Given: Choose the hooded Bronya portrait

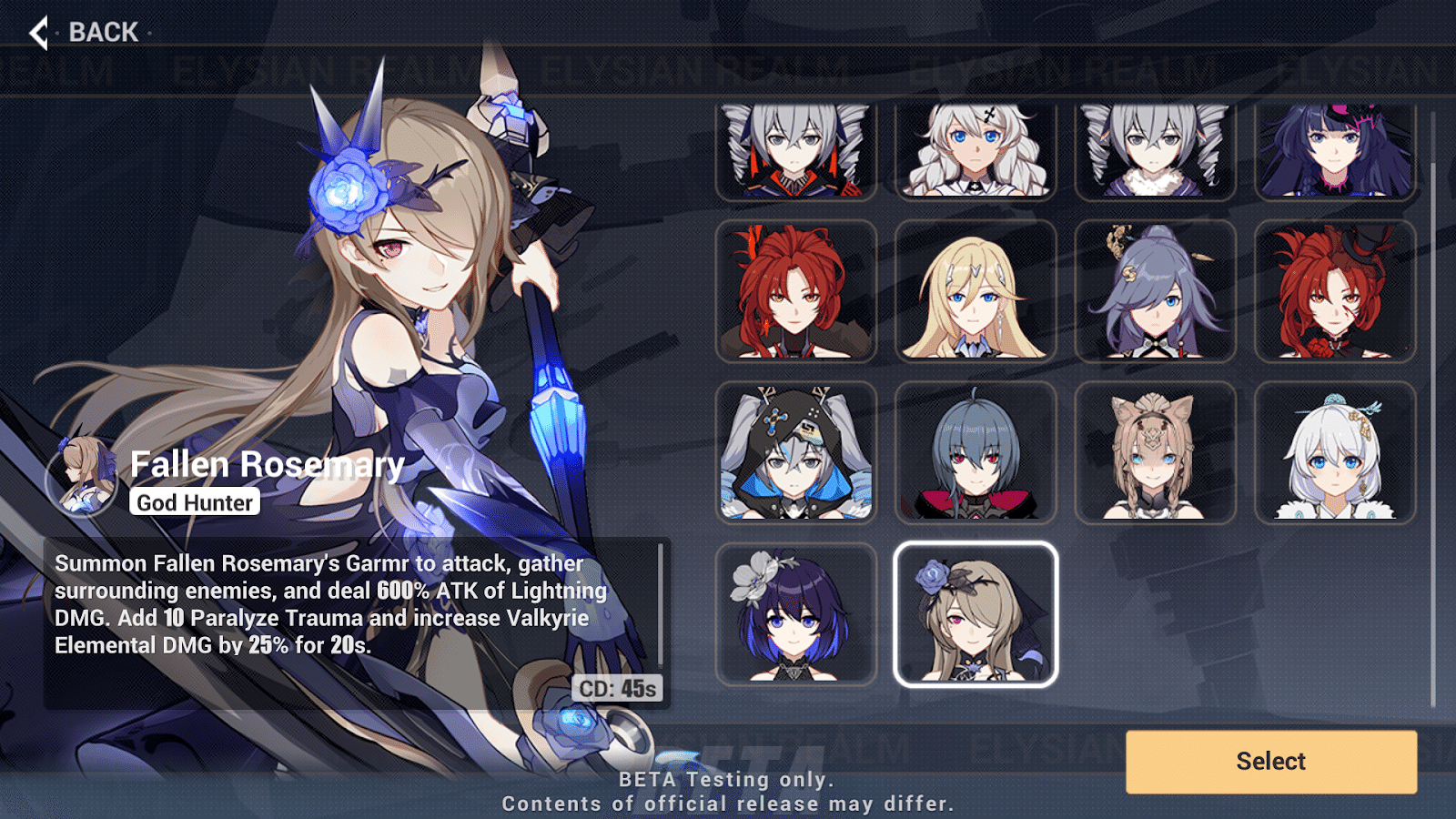Looking at the screenshot, I should pos(796,452).
